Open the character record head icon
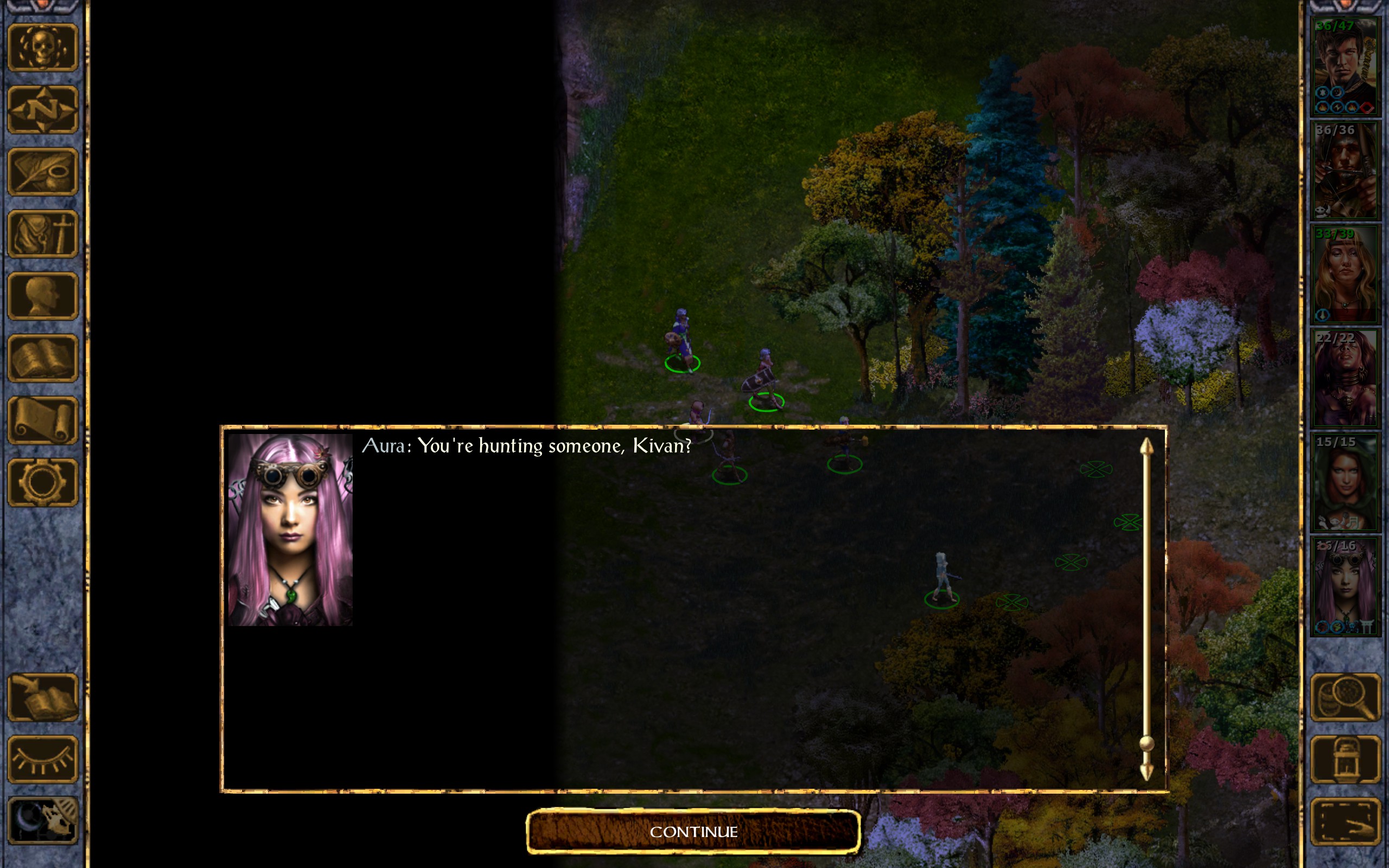Viewport: 1389px width, 868px height. click(x=42, y=296)
